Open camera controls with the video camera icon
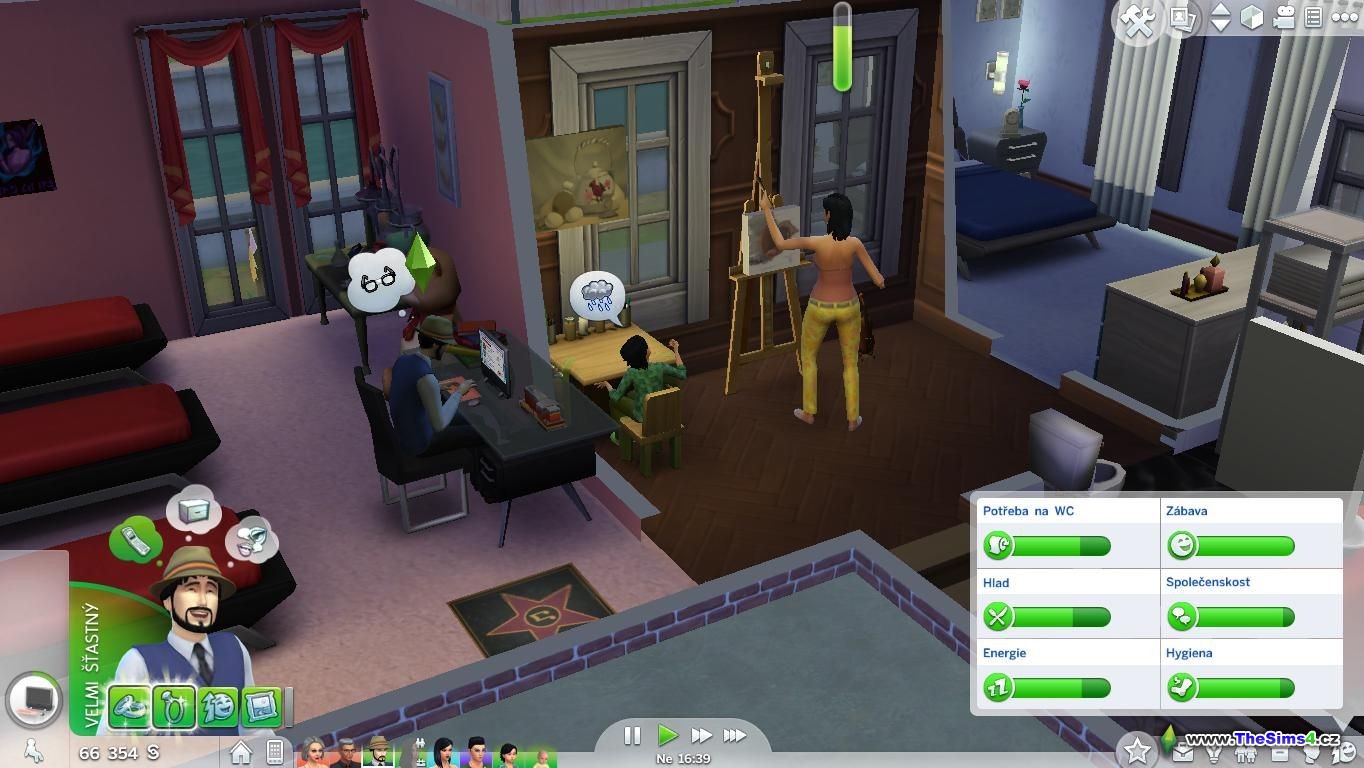This screenshot has width=1364, height=768. pyautogui.click(x=1284, y=18)
